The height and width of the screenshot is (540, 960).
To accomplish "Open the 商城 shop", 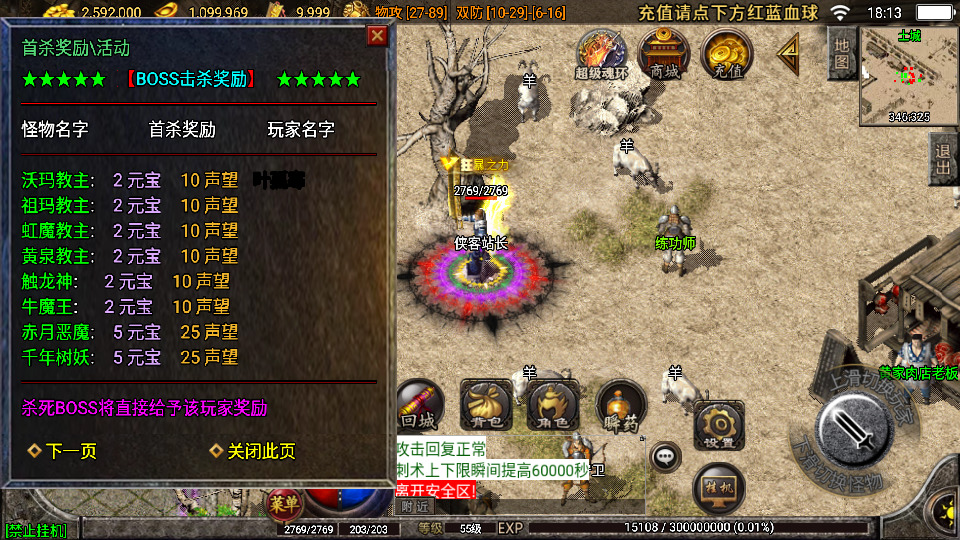I will tap(663, 54).
